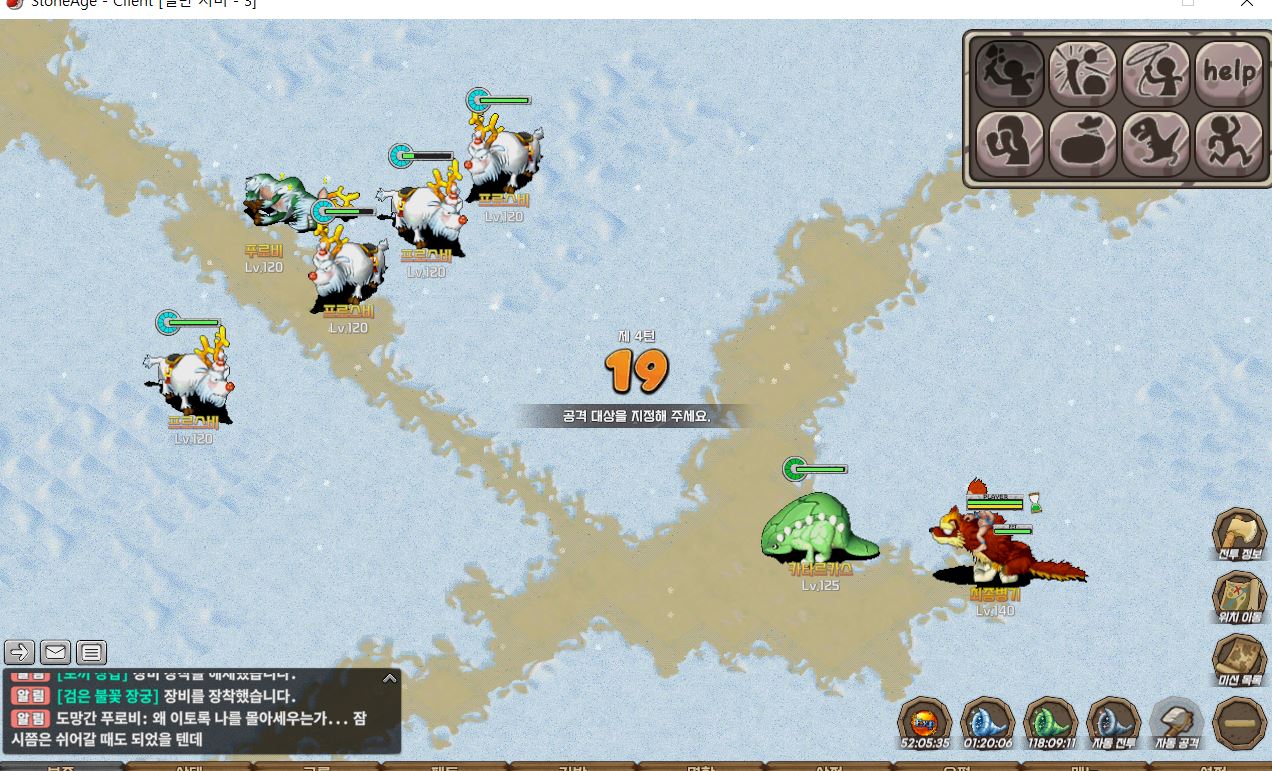
Task: Open the item bag command
Action: [x=1082, y=143]
